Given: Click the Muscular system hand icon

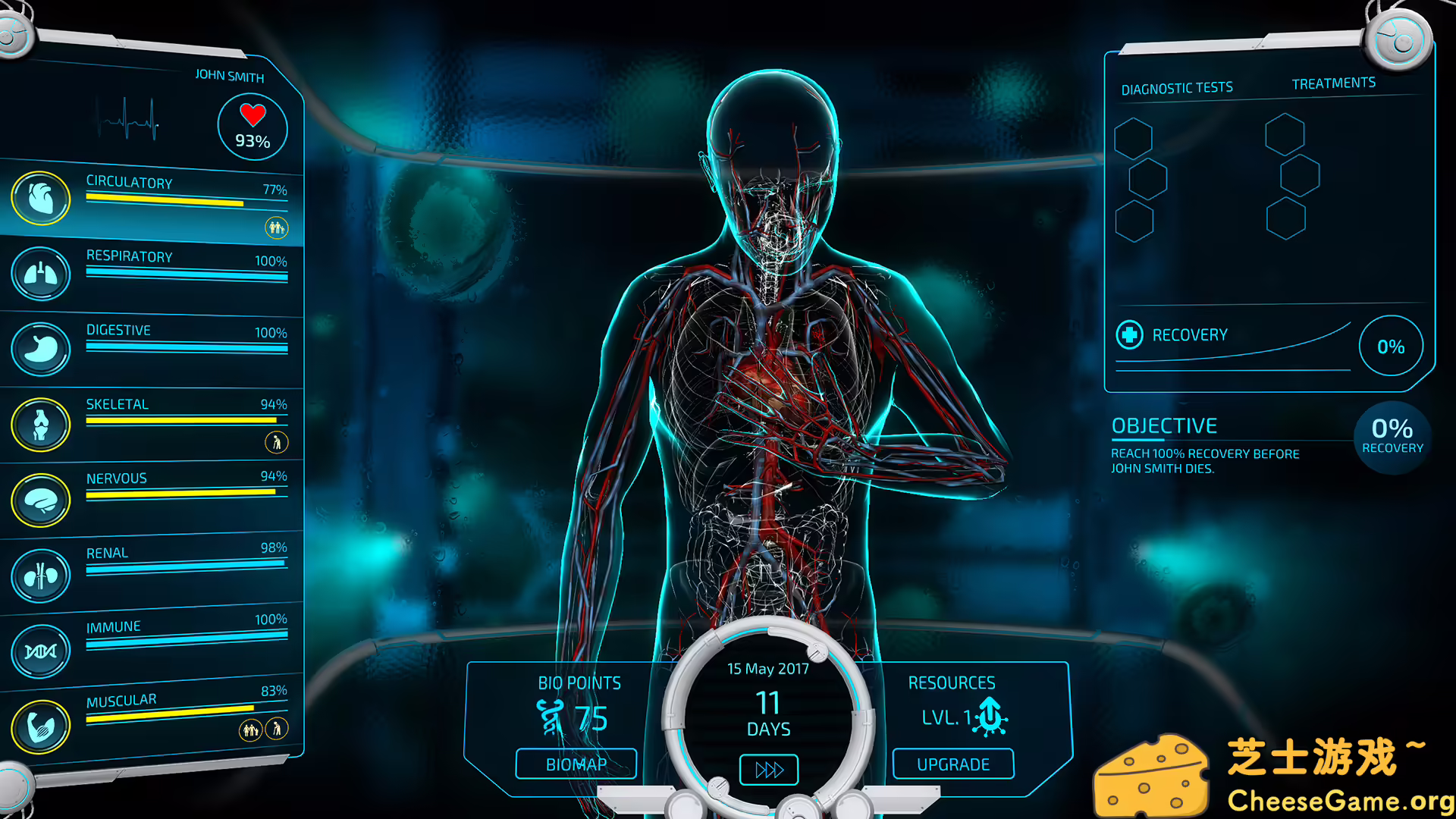Looking at the screenshot, I should tap(42, 724).
